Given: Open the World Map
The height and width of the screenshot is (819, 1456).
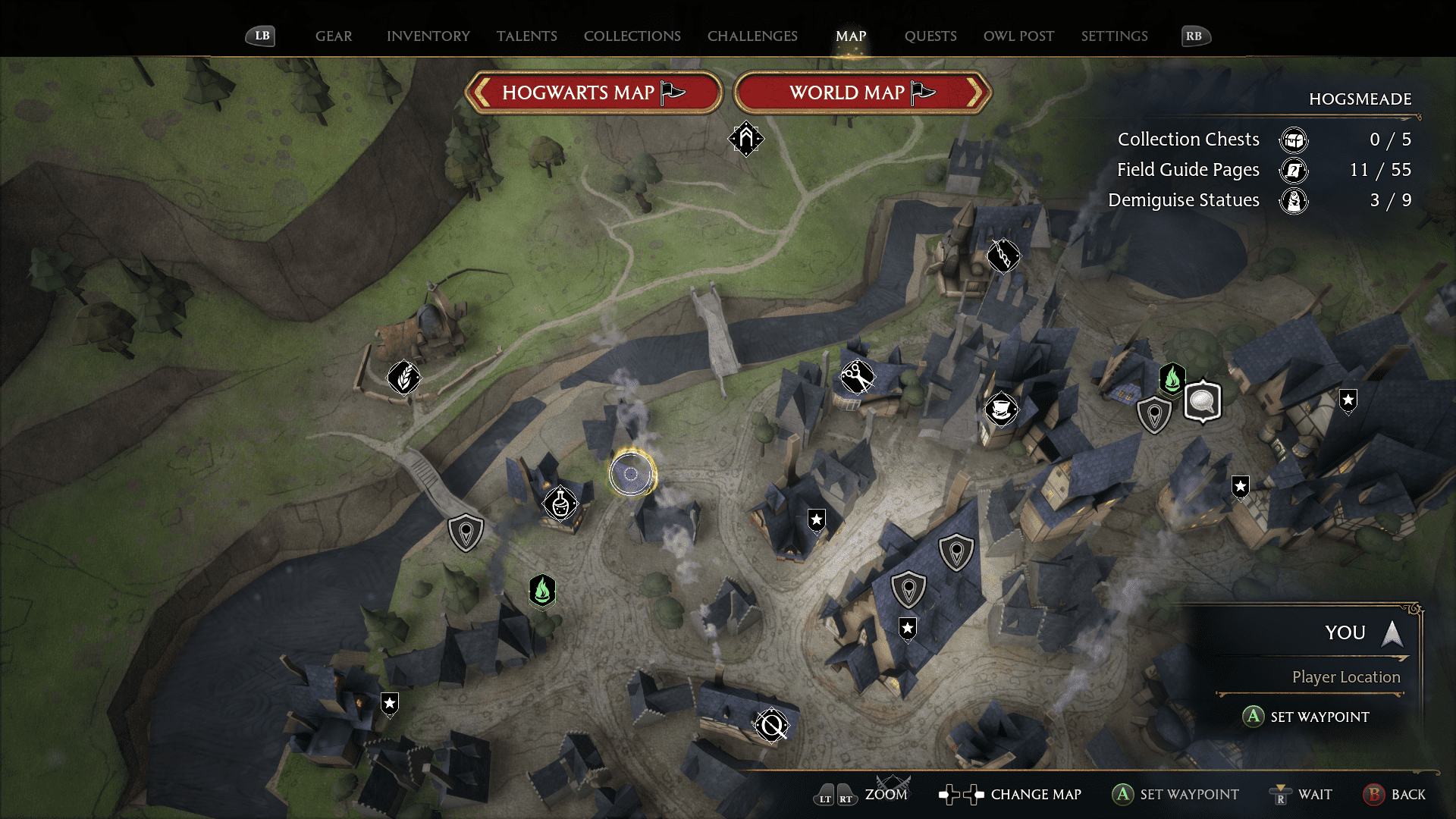Looking at the screenshot, I should coord(862,93).
